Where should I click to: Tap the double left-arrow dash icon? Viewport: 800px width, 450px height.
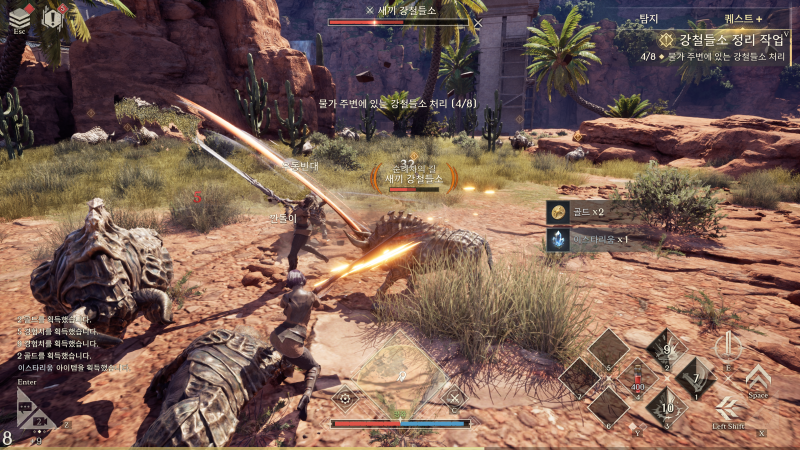coord(727,409)
